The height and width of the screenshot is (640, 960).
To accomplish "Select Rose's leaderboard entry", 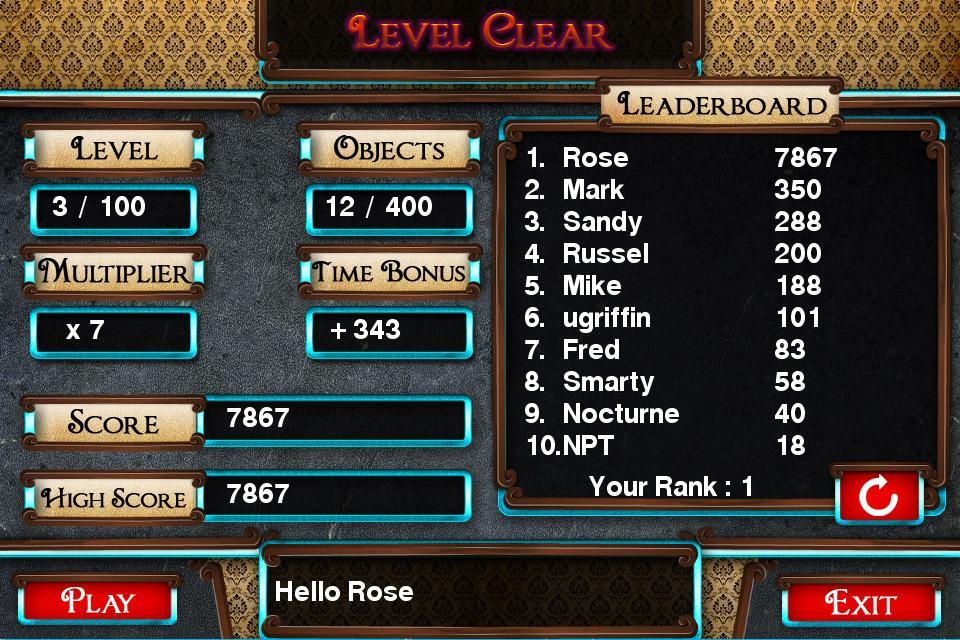I will 680,158.
